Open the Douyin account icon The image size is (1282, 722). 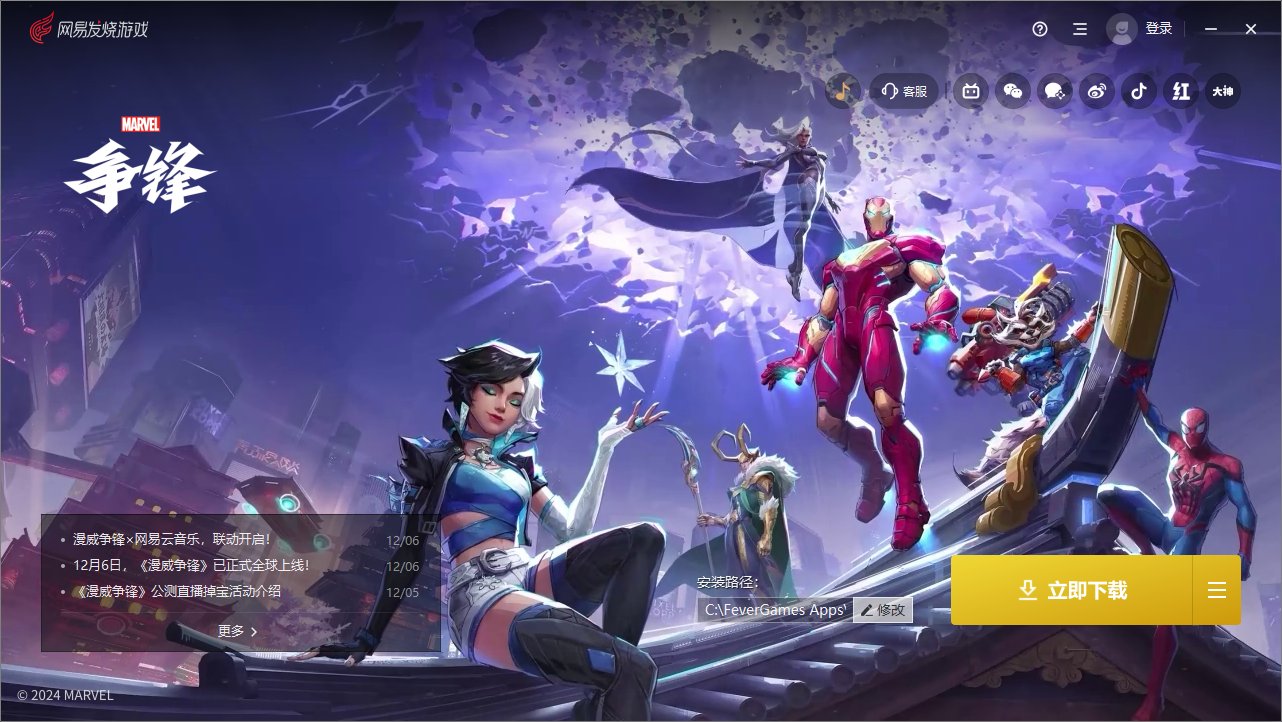pos(1138,91)
